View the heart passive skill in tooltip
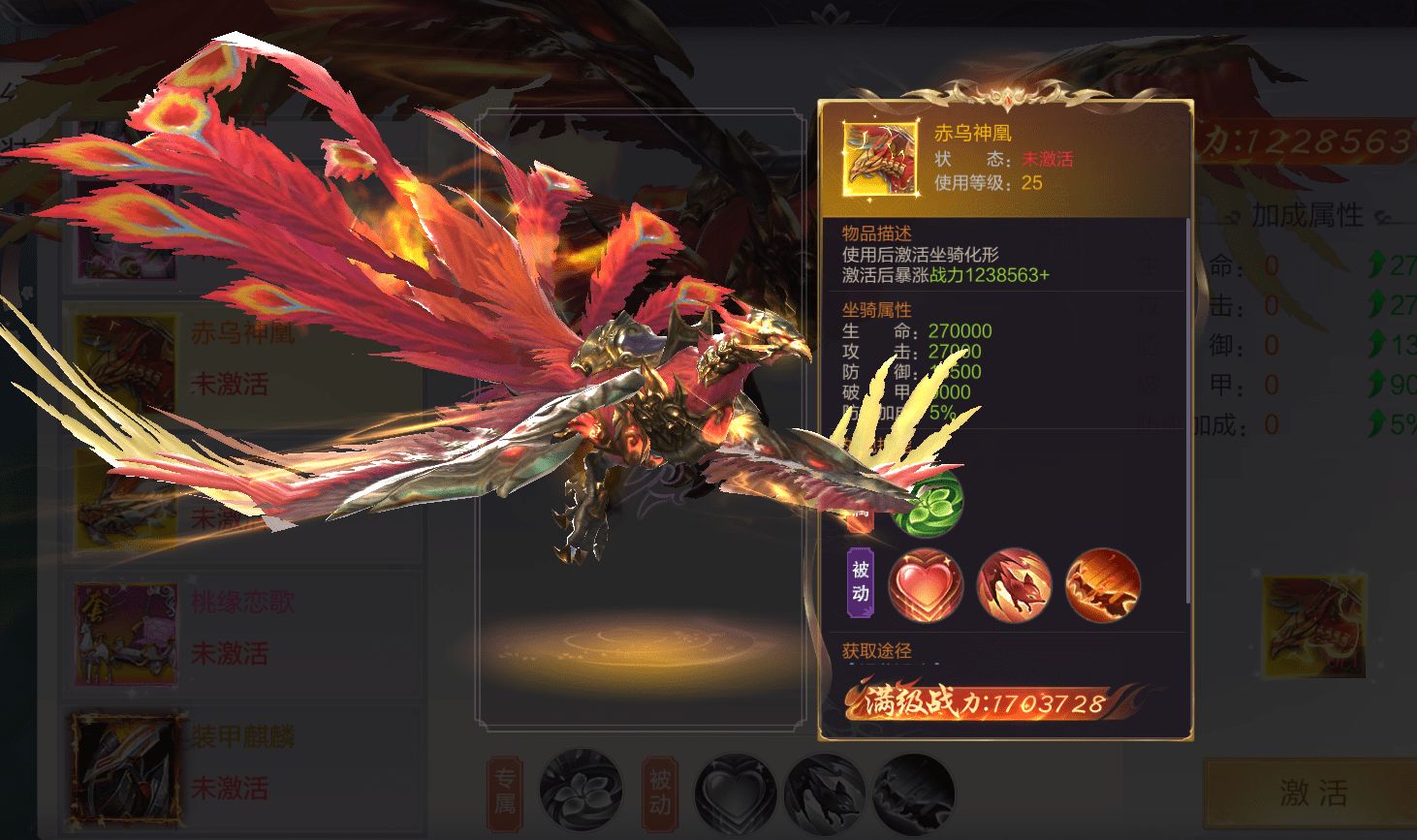 pos(926,585)
